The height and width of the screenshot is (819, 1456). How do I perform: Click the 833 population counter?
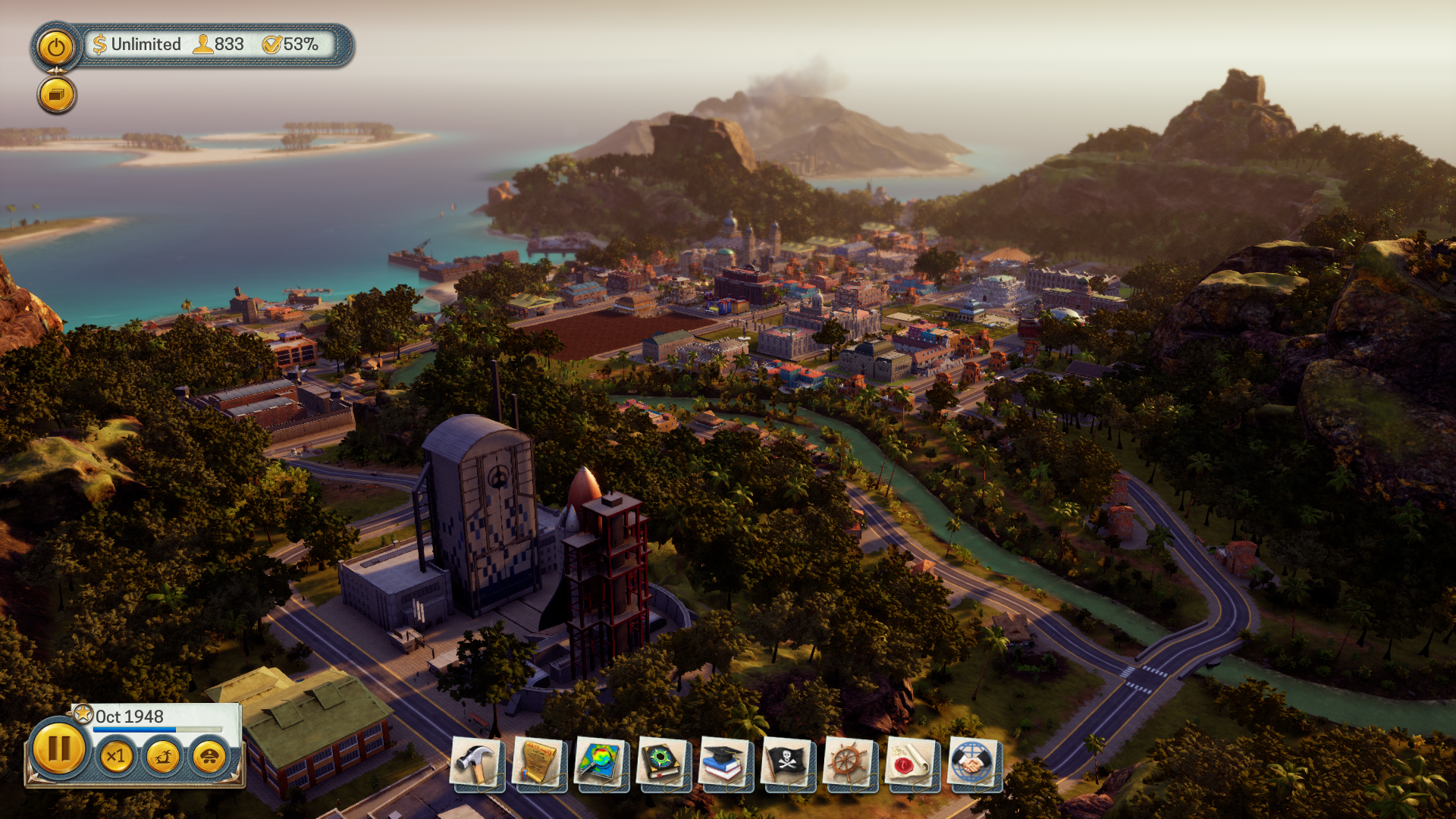[219, 45]
